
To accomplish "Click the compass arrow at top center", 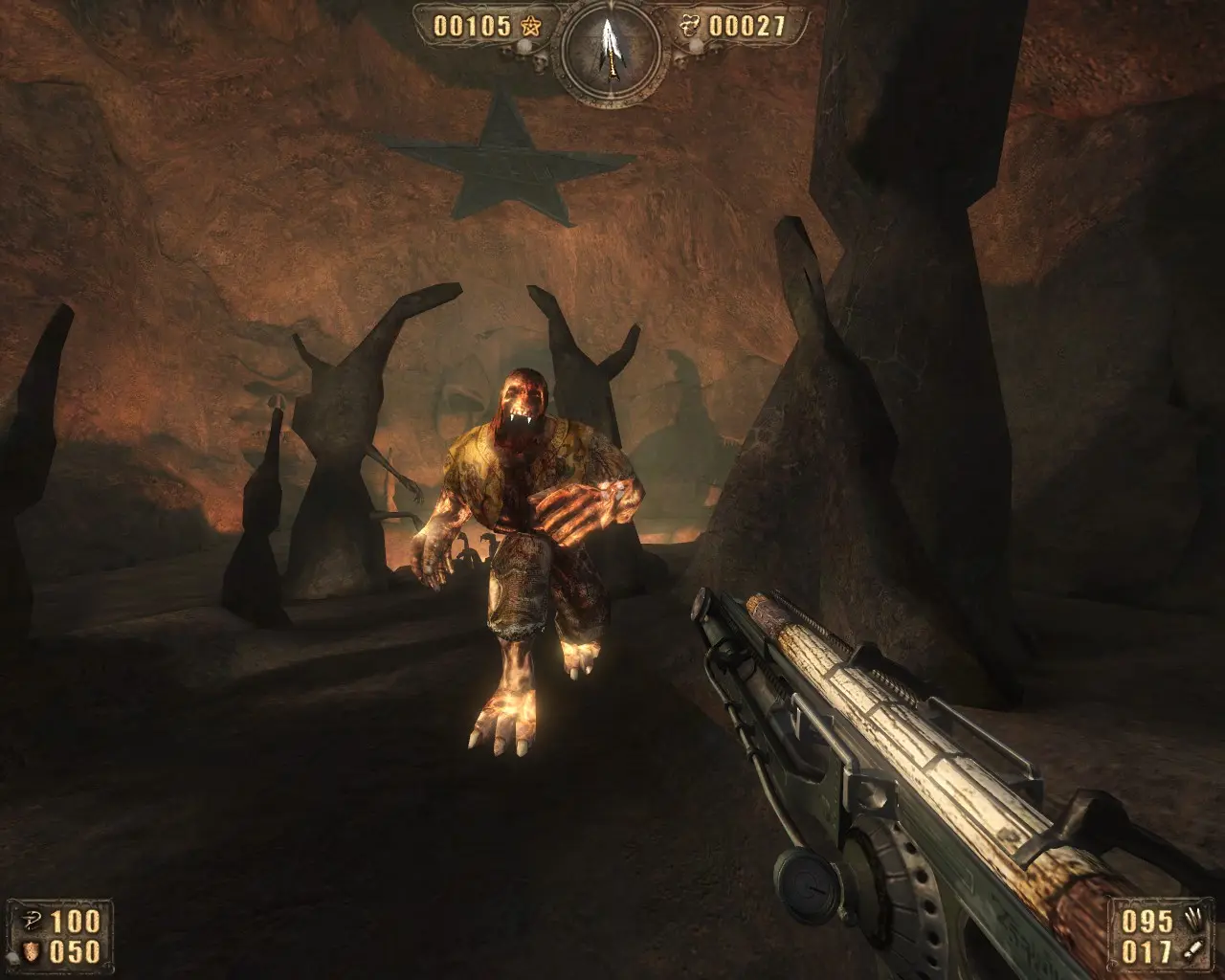I will pyautogui.click(x=610, y=47).
